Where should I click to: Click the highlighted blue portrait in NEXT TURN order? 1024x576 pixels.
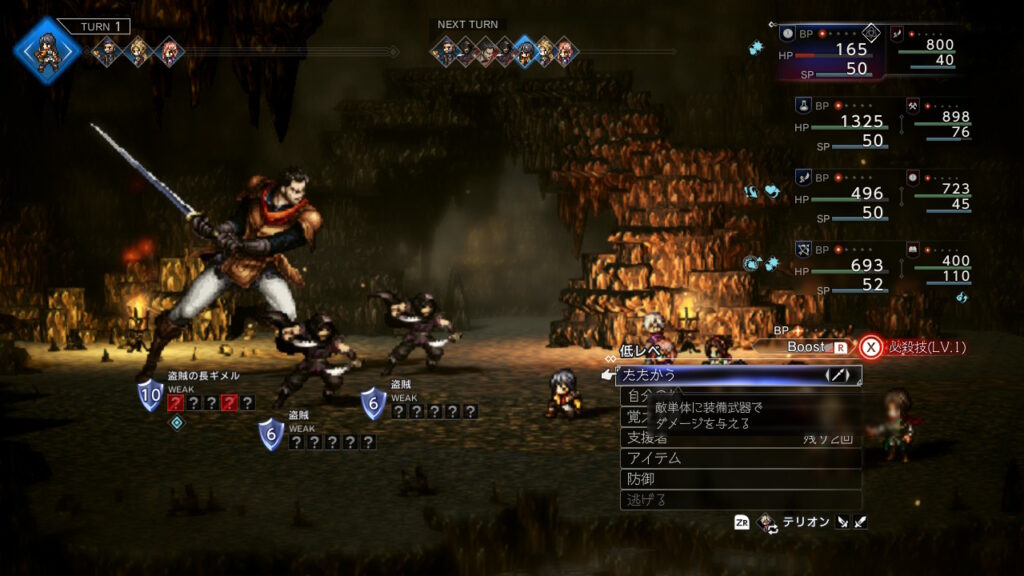click(524, 51)
